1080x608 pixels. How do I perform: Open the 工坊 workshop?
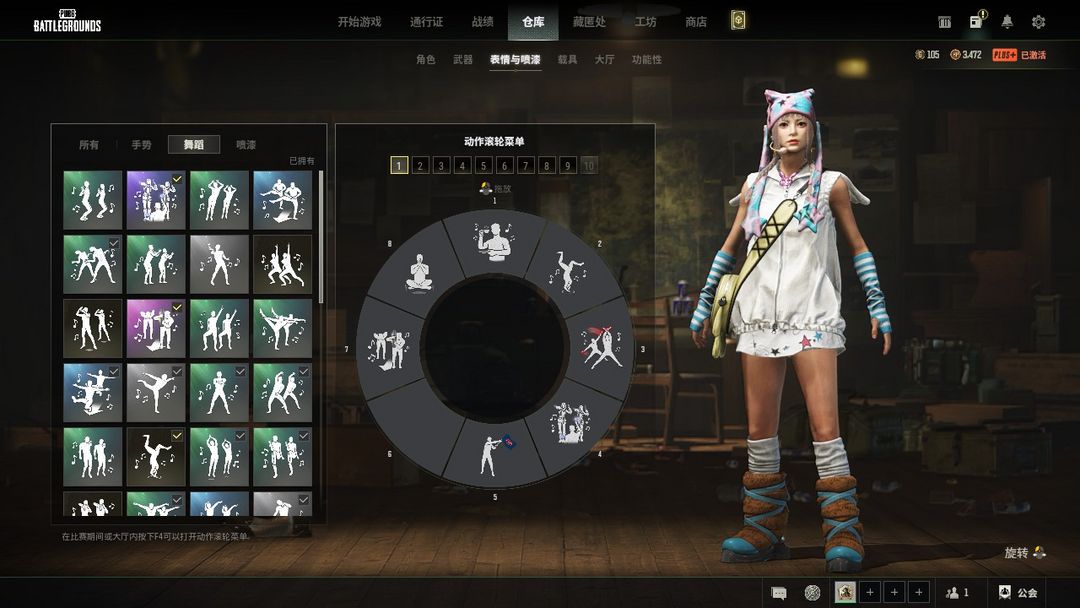(645, 22)
